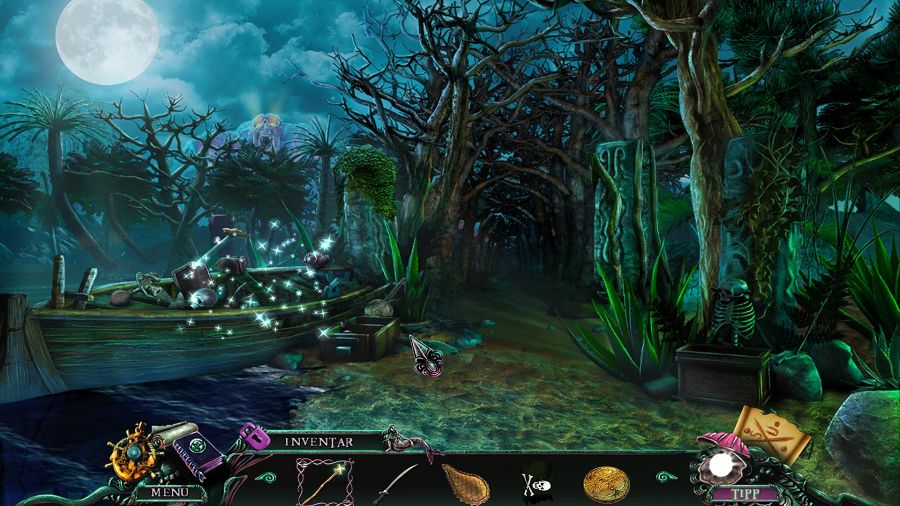
Task: Toggle the purple inventory padlock
Action: (253, 437)
